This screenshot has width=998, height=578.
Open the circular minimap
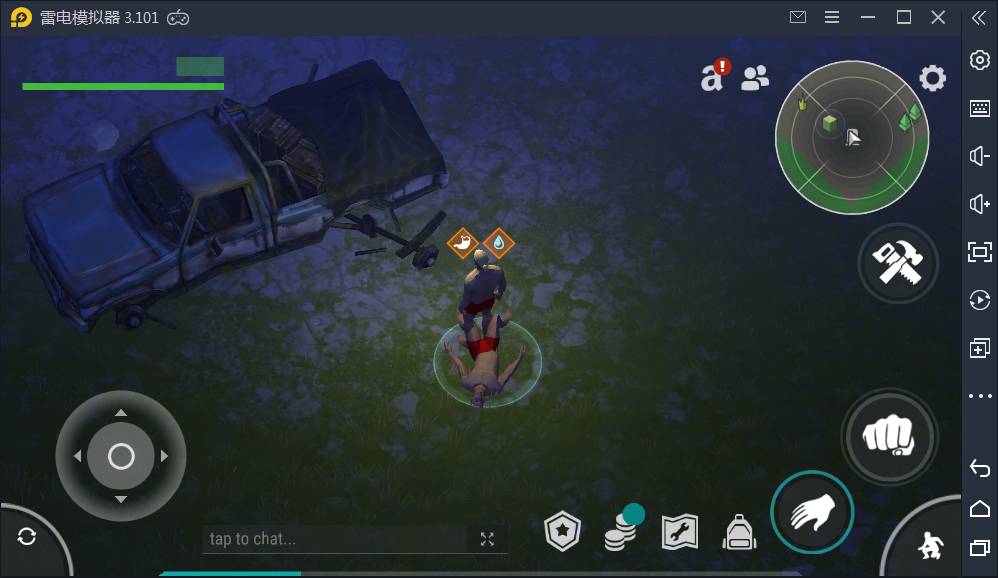[852, 137]
